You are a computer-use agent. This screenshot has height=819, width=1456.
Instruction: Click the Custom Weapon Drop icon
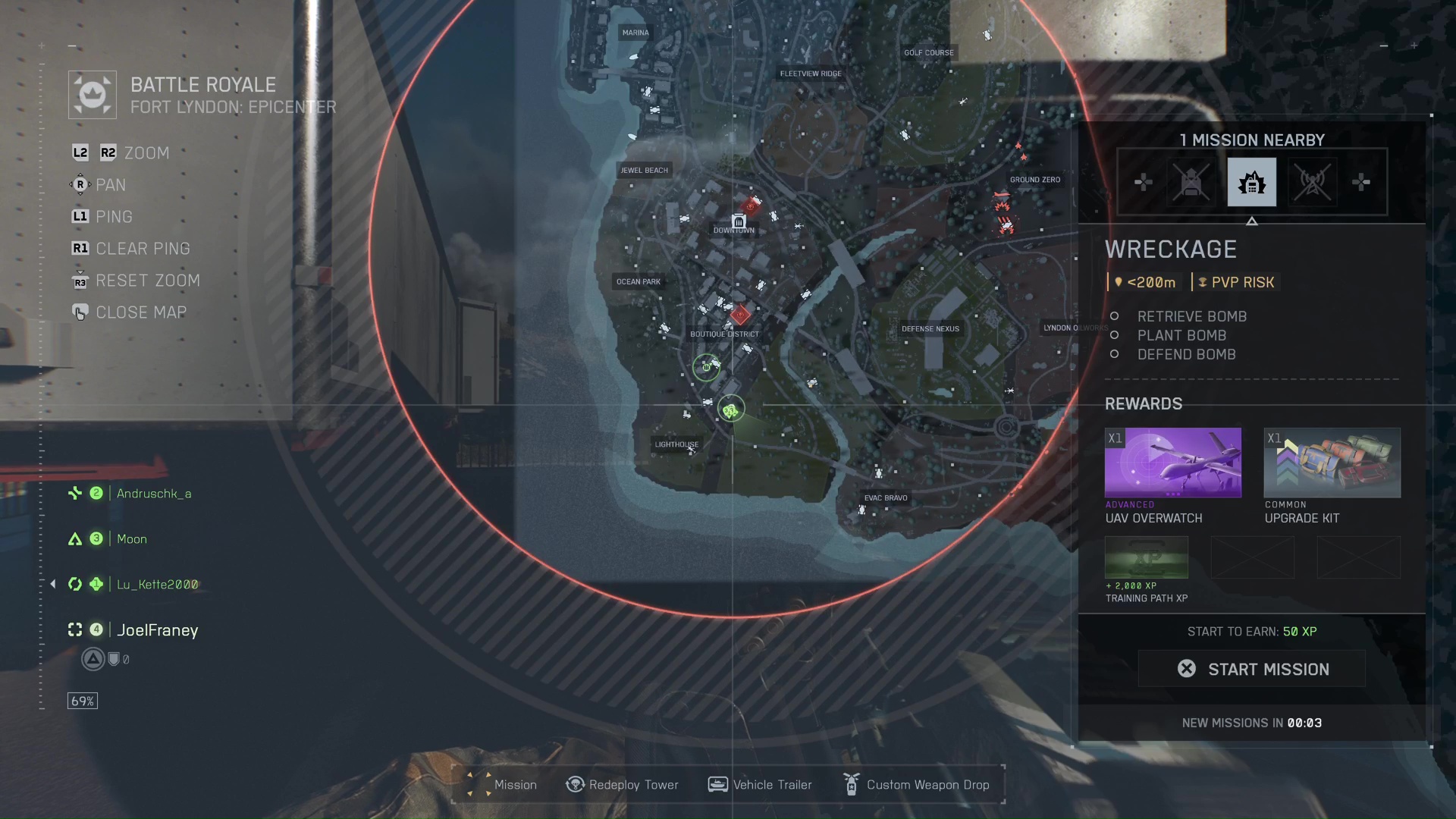click(850, 784)
